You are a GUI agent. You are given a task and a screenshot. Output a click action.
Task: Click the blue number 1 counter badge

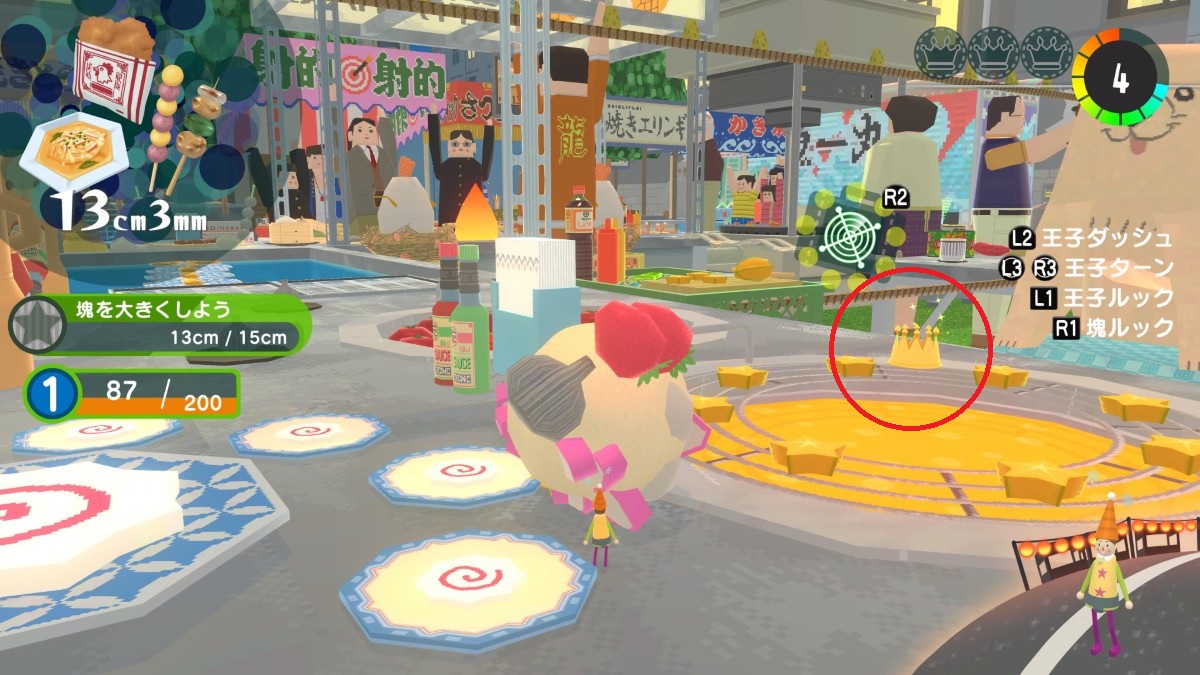pyautogui.click(x=47, y=394)
